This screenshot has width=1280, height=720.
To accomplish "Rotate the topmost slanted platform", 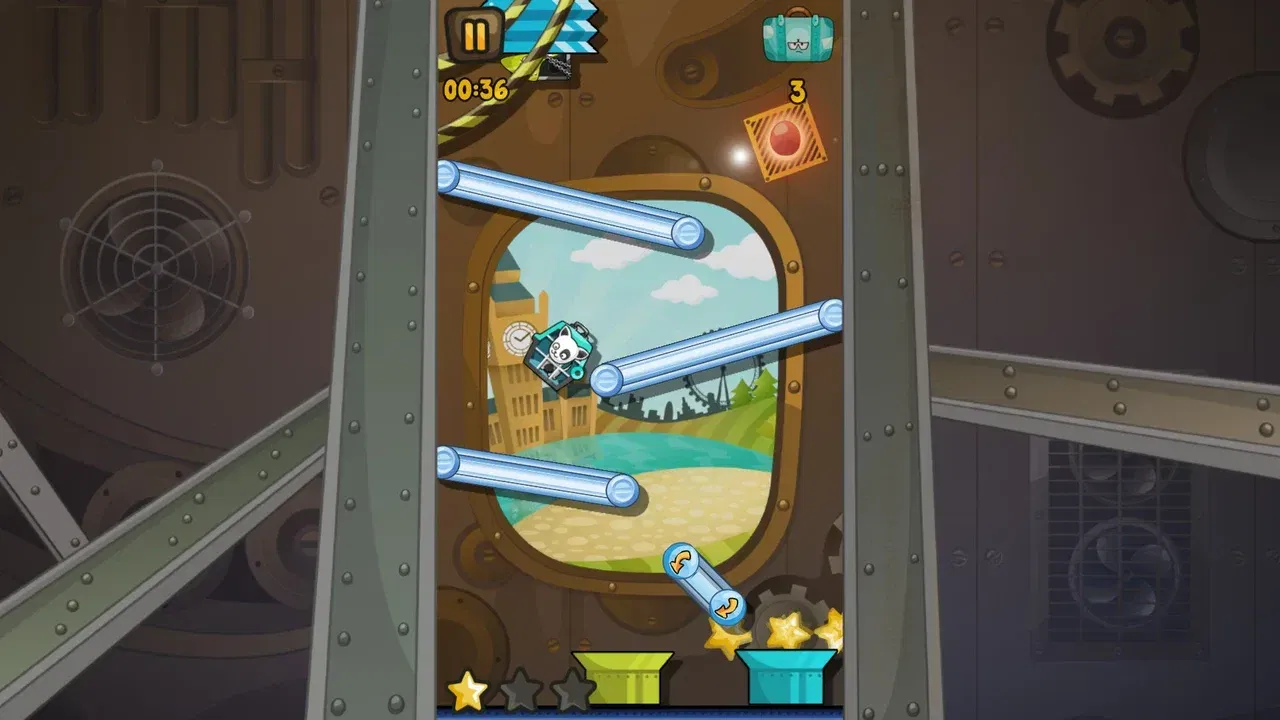I will pos(570,203).
